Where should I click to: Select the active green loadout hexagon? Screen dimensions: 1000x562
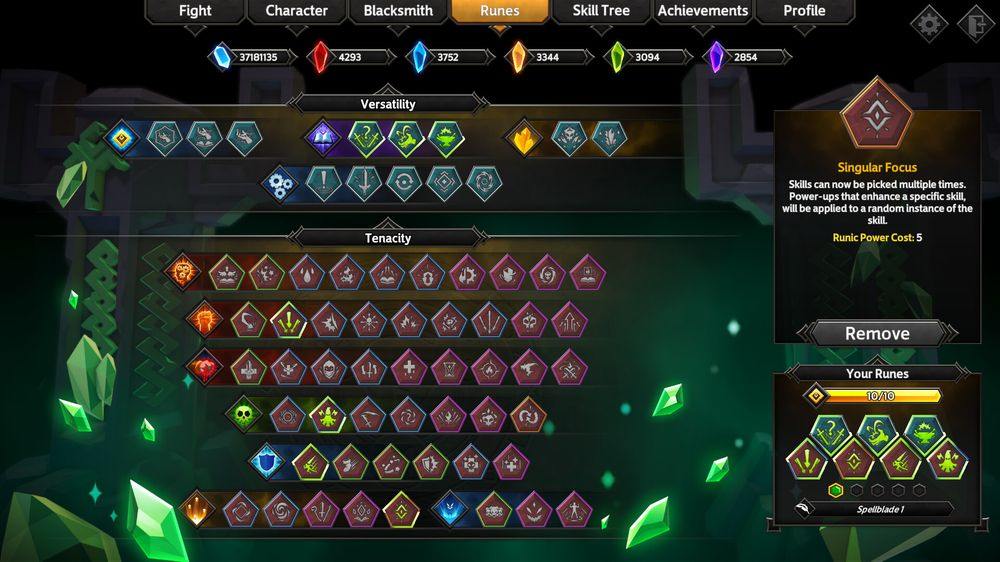(x=836, y=490)
